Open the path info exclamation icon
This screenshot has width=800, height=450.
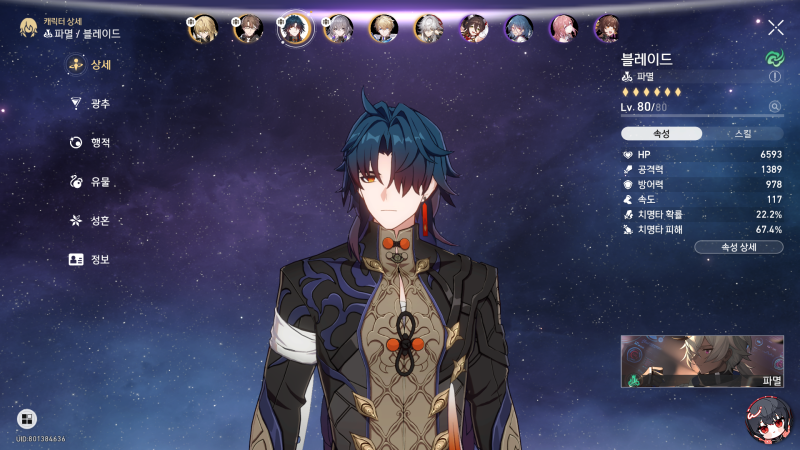pos(775,76)
